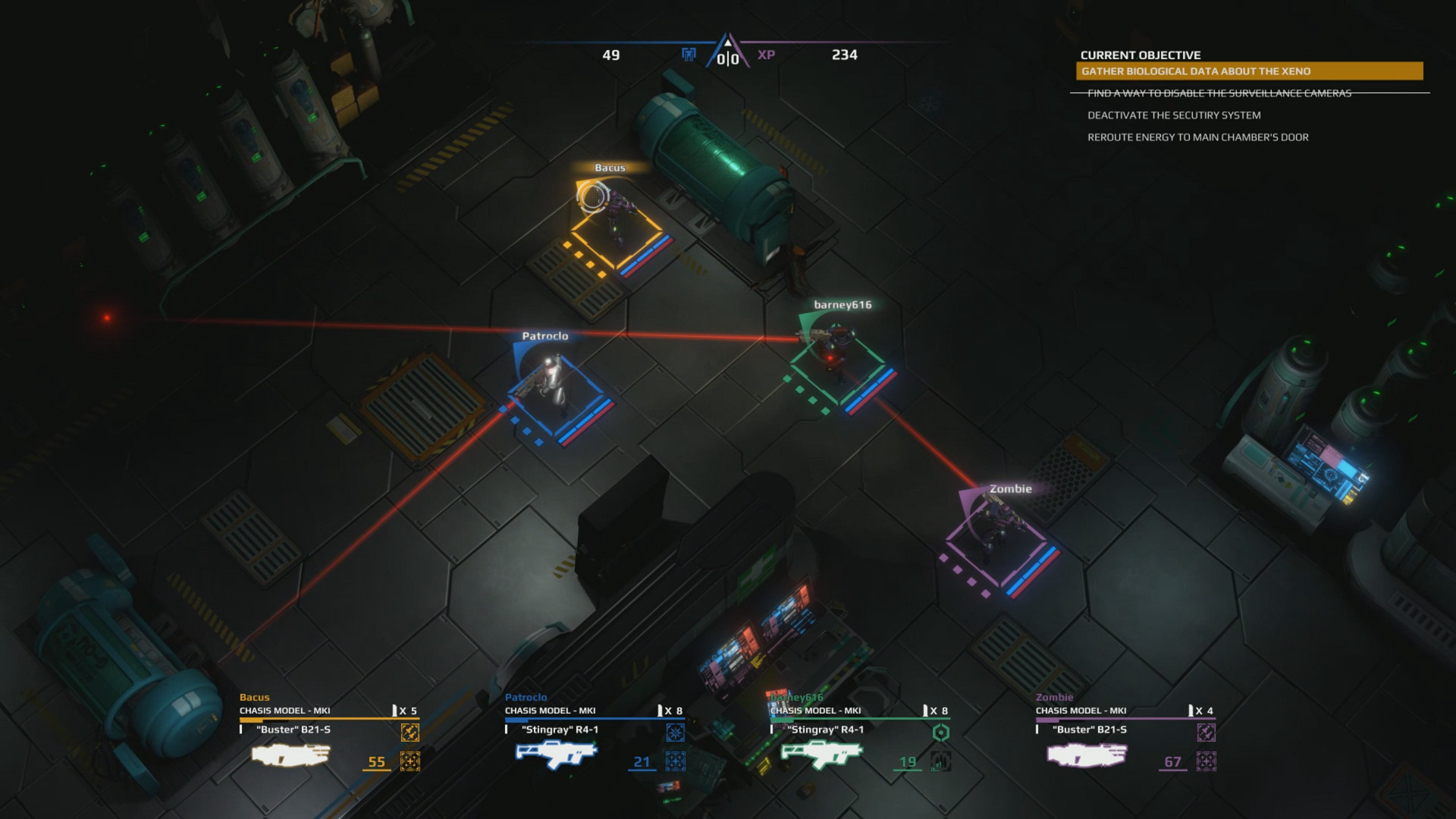Click the blue squad emblem in top bar
The width and height of the screenshot is (1456, 819).
(x=689, y=55)
